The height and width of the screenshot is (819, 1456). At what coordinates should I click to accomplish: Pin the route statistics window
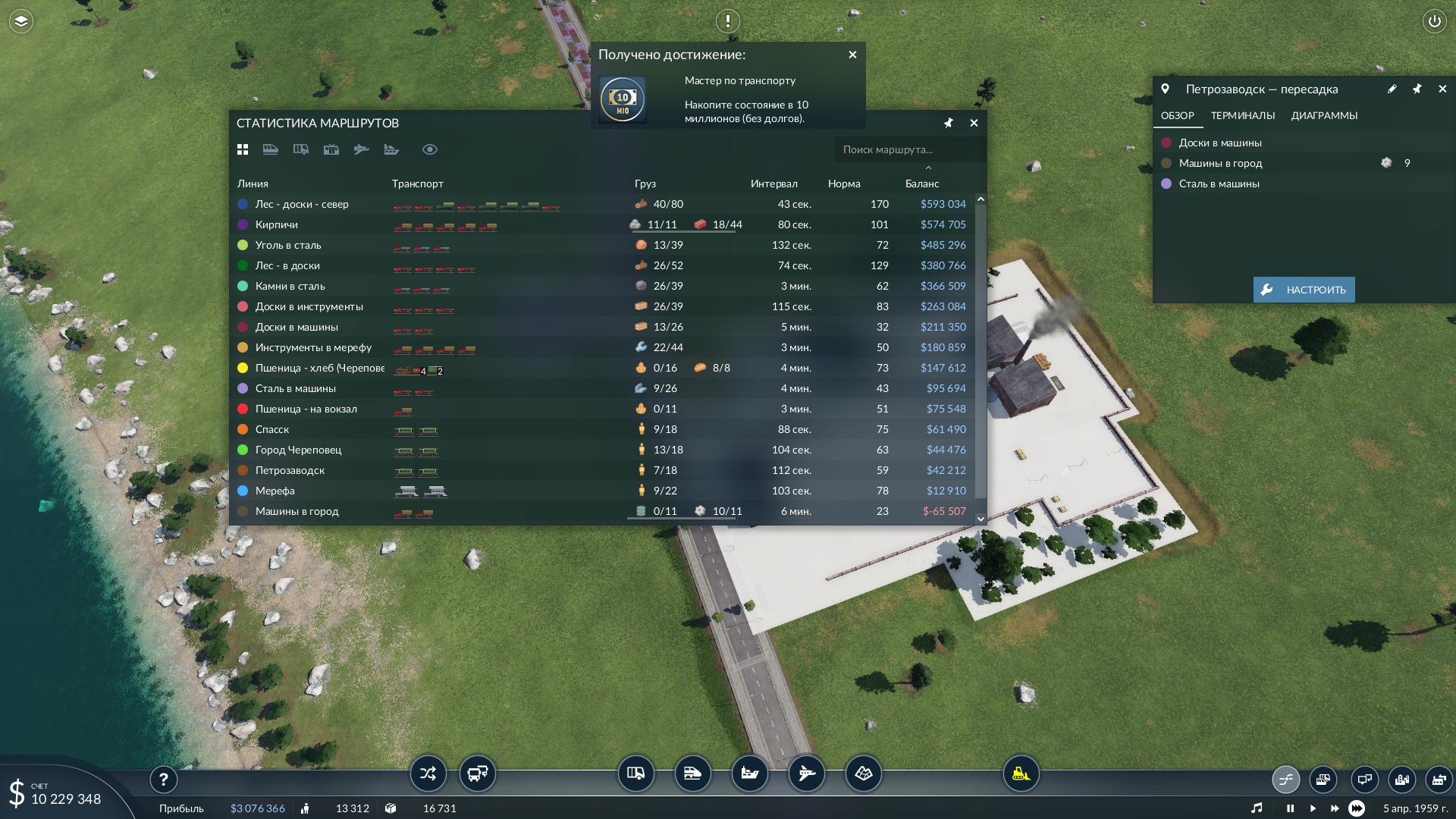coord(948,123)
